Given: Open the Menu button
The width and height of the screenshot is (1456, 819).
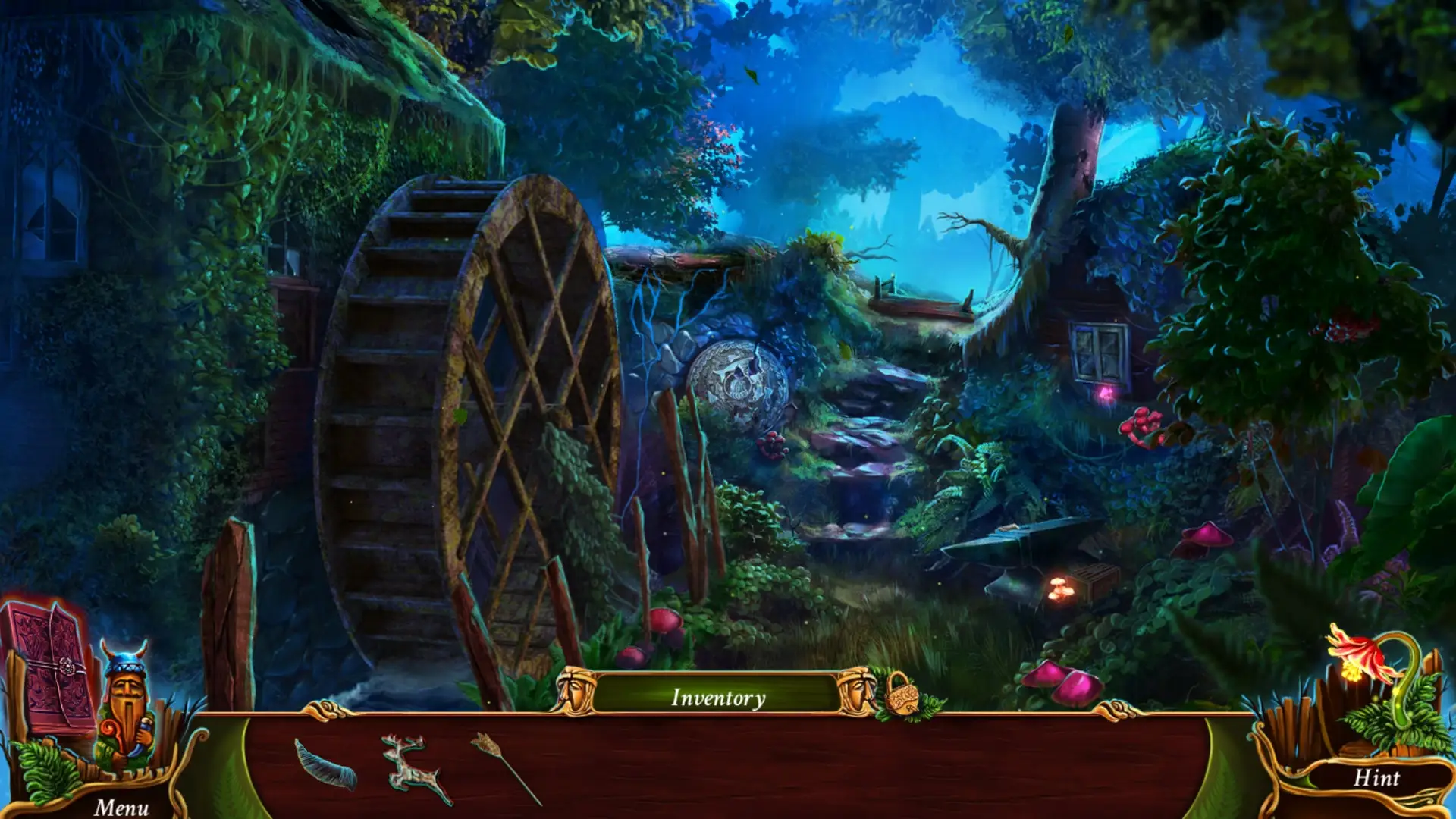Looking at the screenshot, I should click(121, 807).
